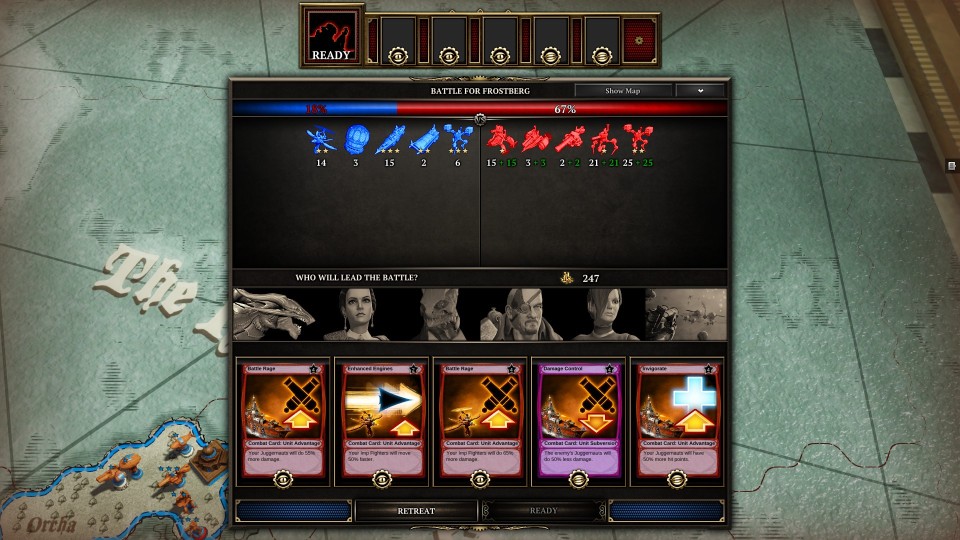Click the Show Map button
960x540 pixels.
[x=623, y=90]
